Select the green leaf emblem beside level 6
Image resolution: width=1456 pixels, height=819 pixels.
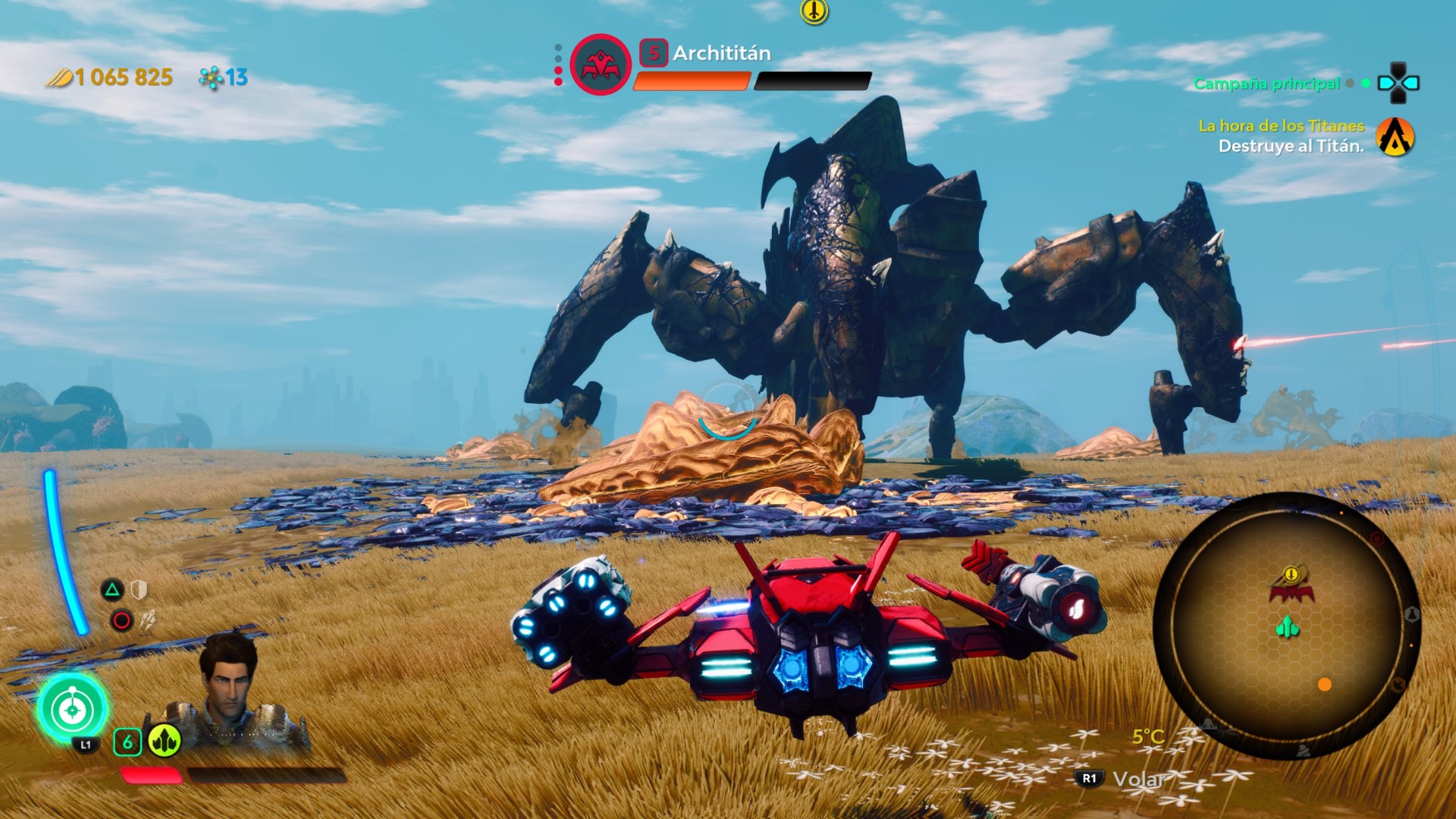(x=164, y=741)
